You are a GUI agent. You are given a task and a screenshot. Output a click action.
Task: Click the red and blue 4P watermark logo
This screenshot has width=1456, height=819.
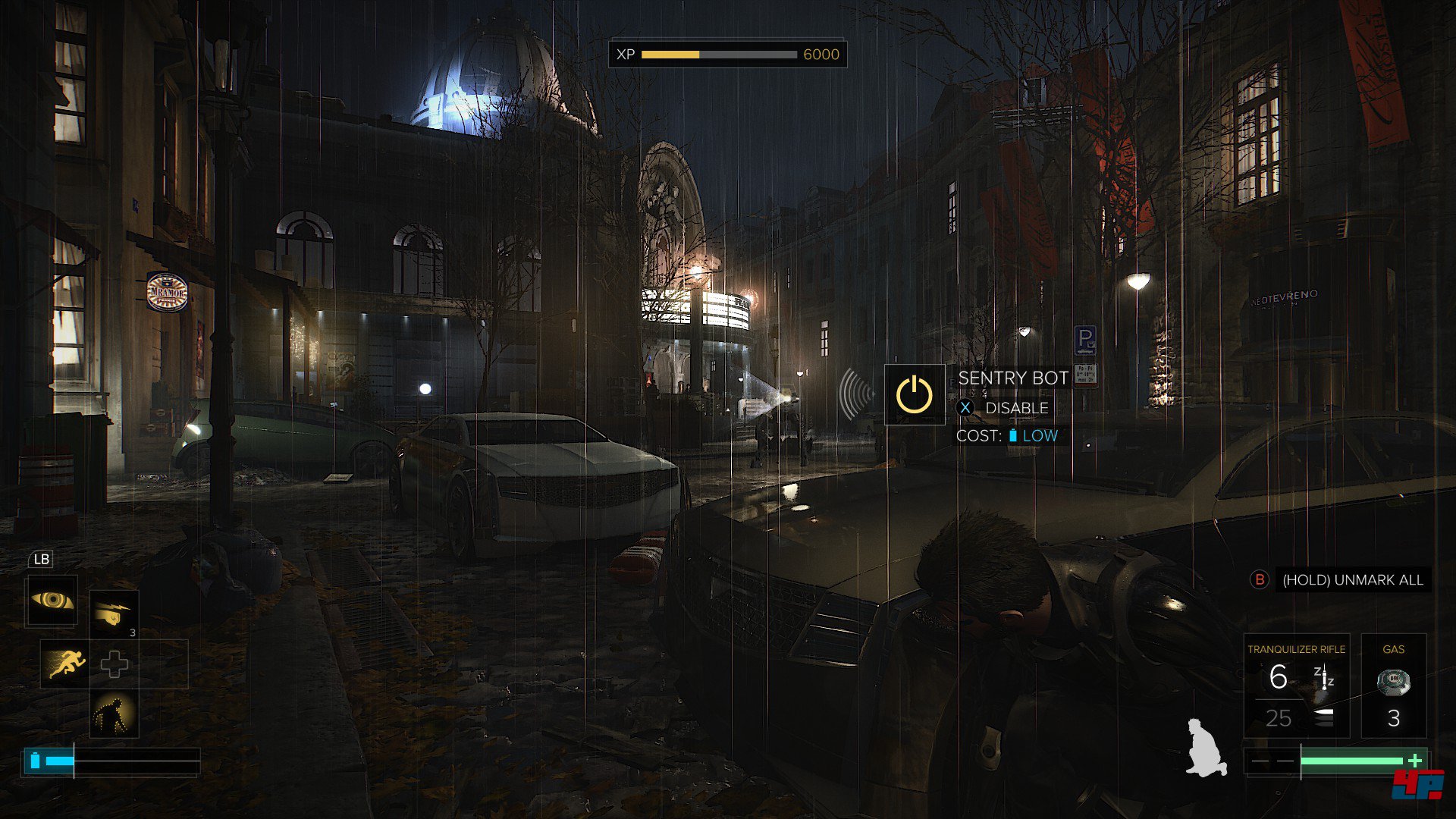(x=1417, y=783)
